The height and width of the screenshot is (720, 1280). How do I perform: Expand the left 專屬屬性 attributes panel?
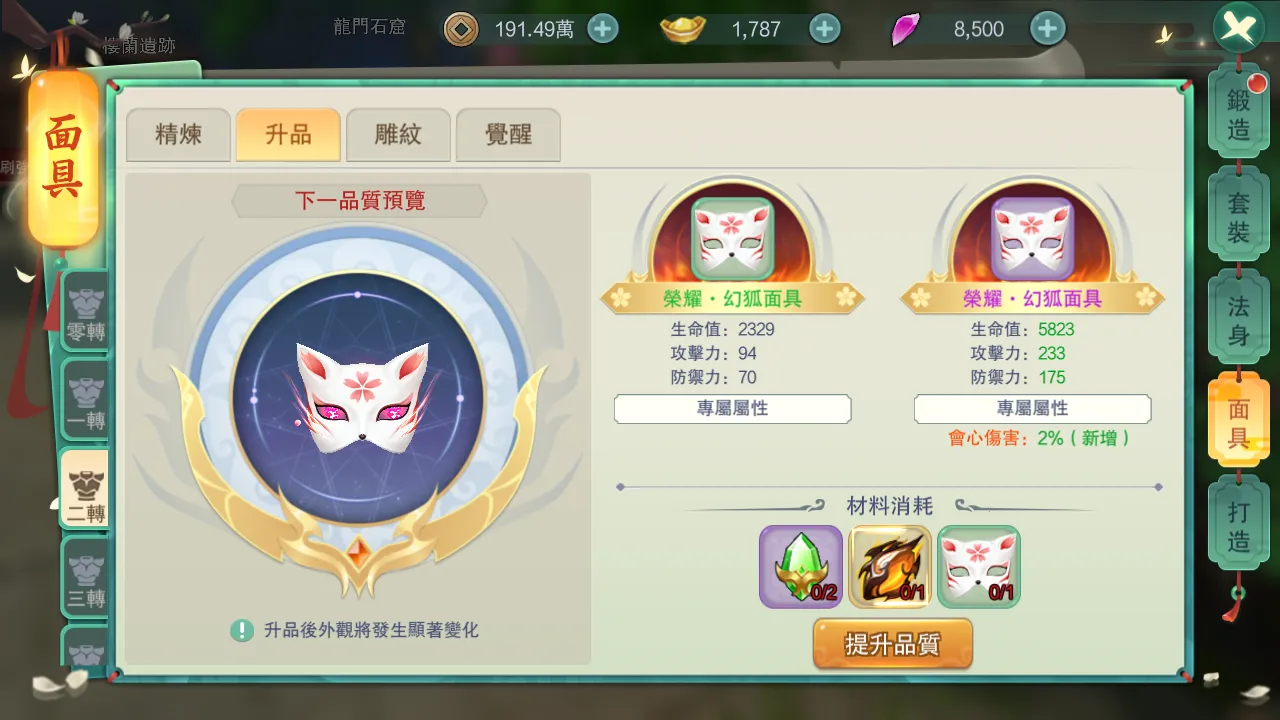pos(733,409)
